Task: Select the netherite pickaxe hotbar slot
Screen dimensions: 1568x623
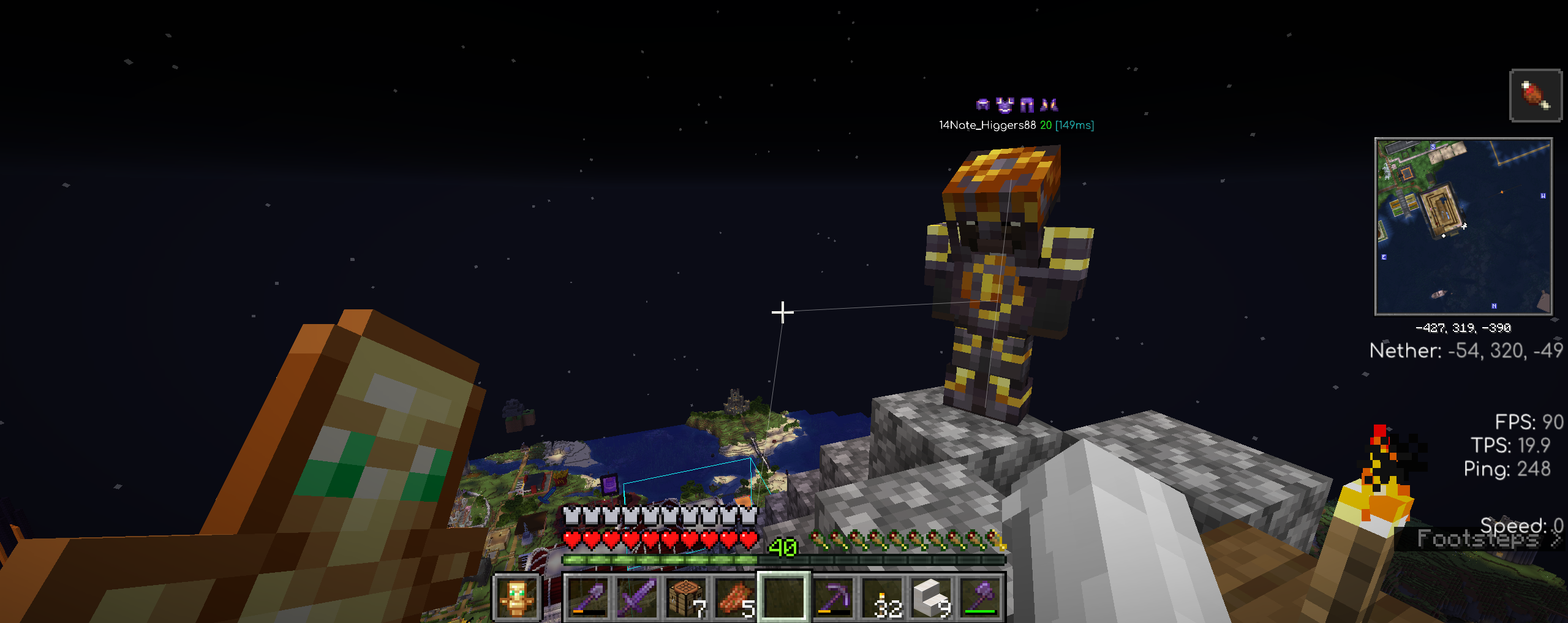Action: [834, 597]
